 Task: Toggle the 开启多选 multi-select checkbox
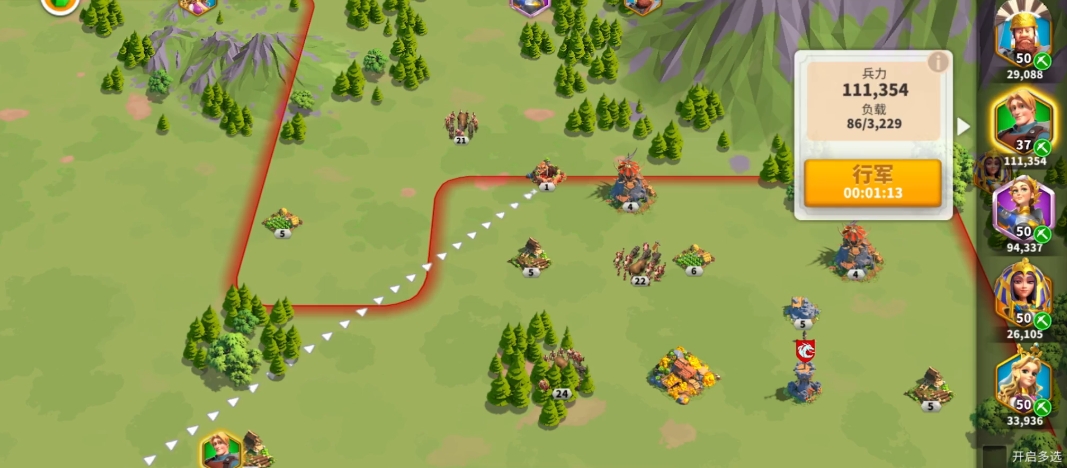[x=993, y=456]
